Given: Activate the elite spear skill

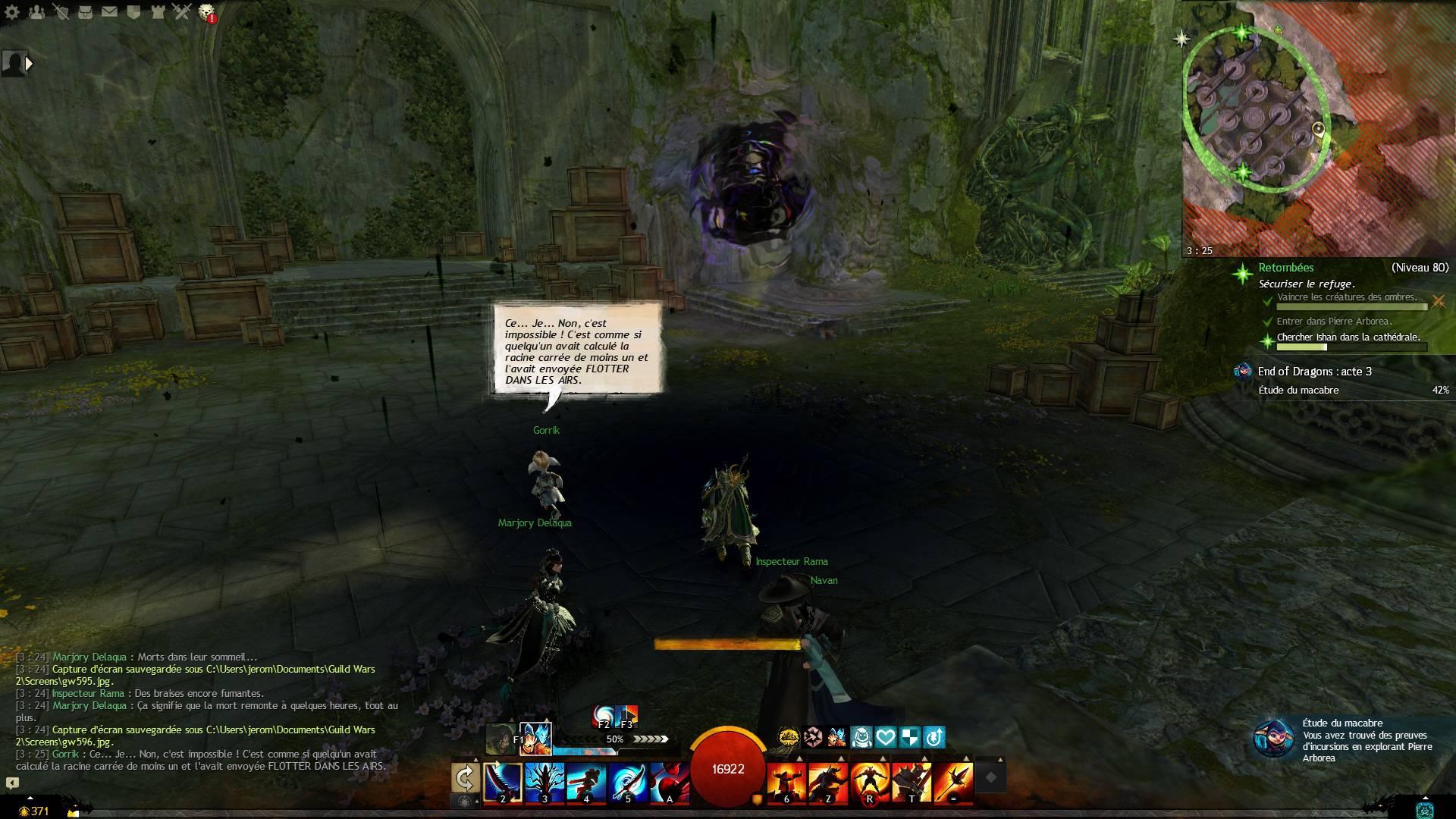Looking at the screenshot, I should pos(953,782).
